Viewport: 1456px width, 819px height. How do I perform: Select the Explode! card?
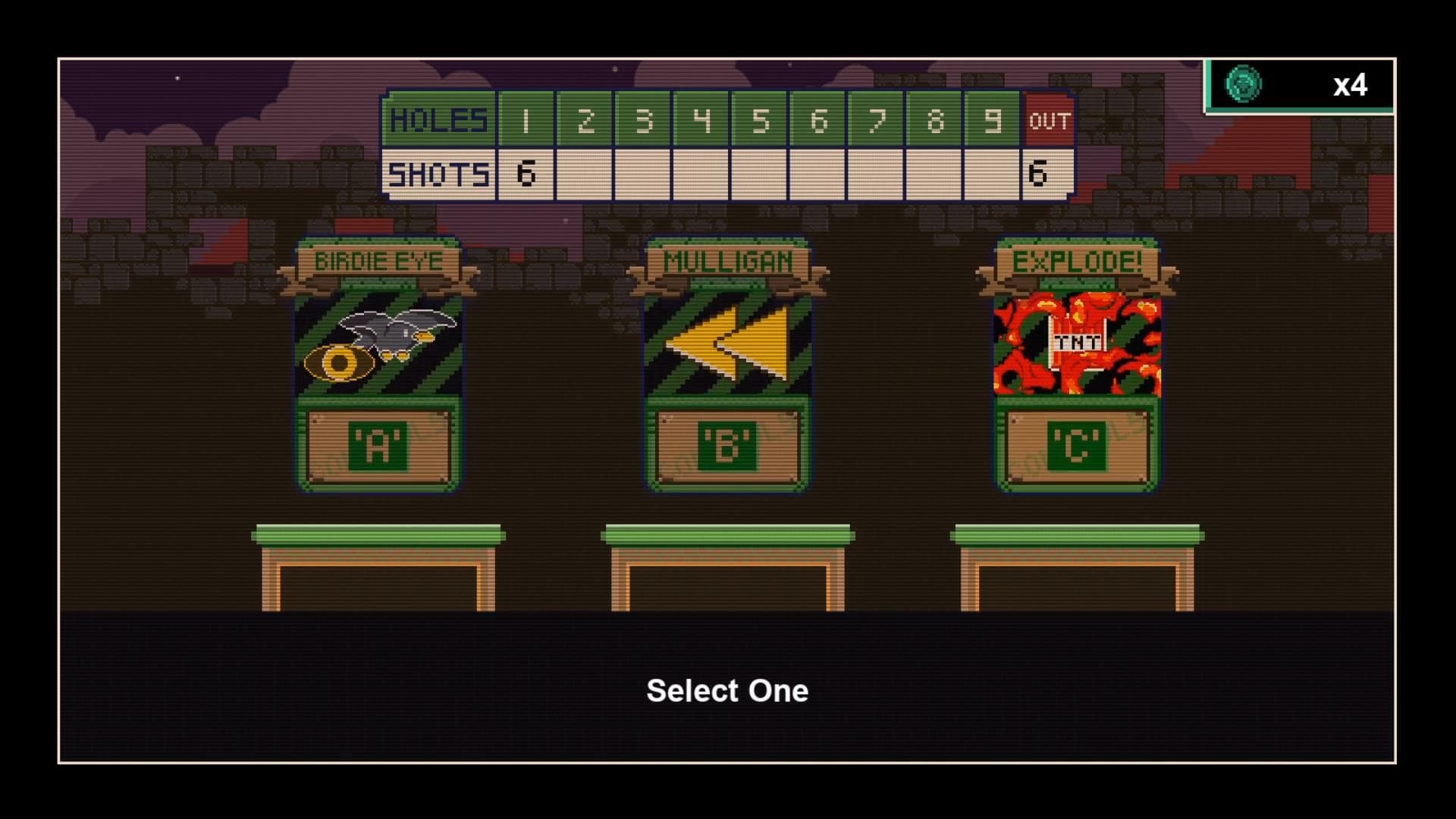coord(1075,364)
